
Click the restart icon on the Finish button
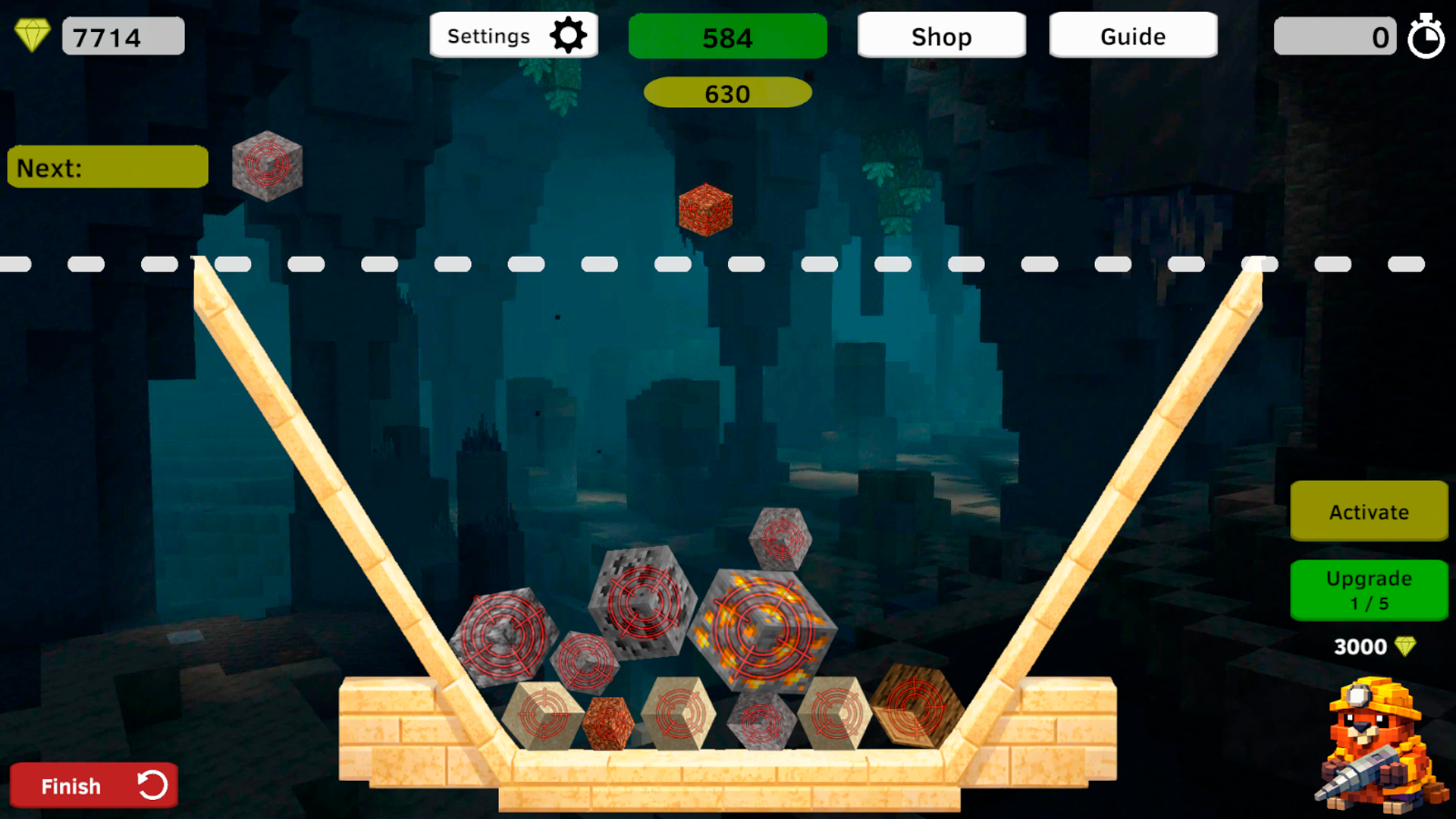152,785
